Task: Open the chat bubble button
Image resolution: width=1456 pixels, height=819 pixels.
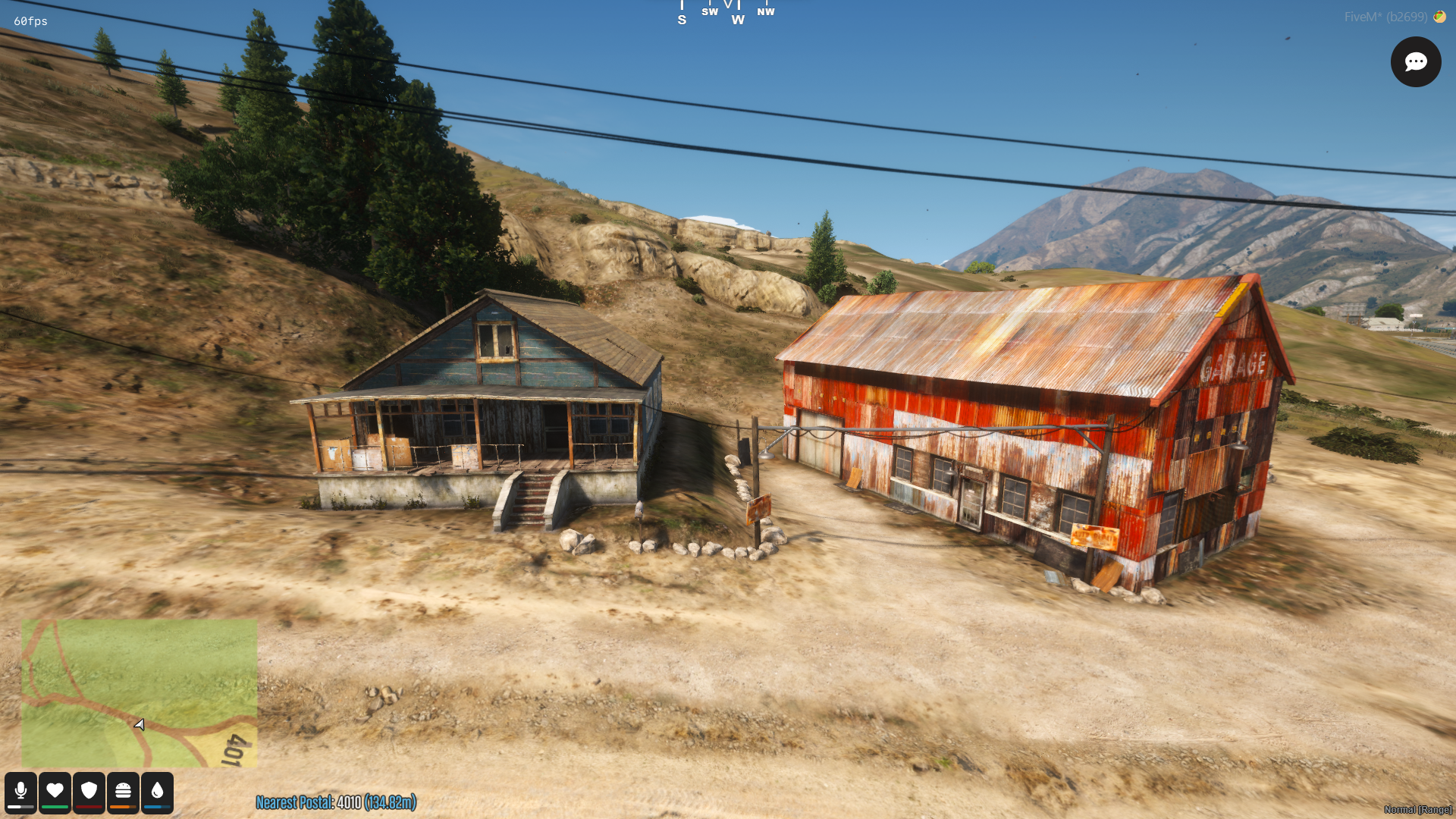Action: [x=1415, y=61]
